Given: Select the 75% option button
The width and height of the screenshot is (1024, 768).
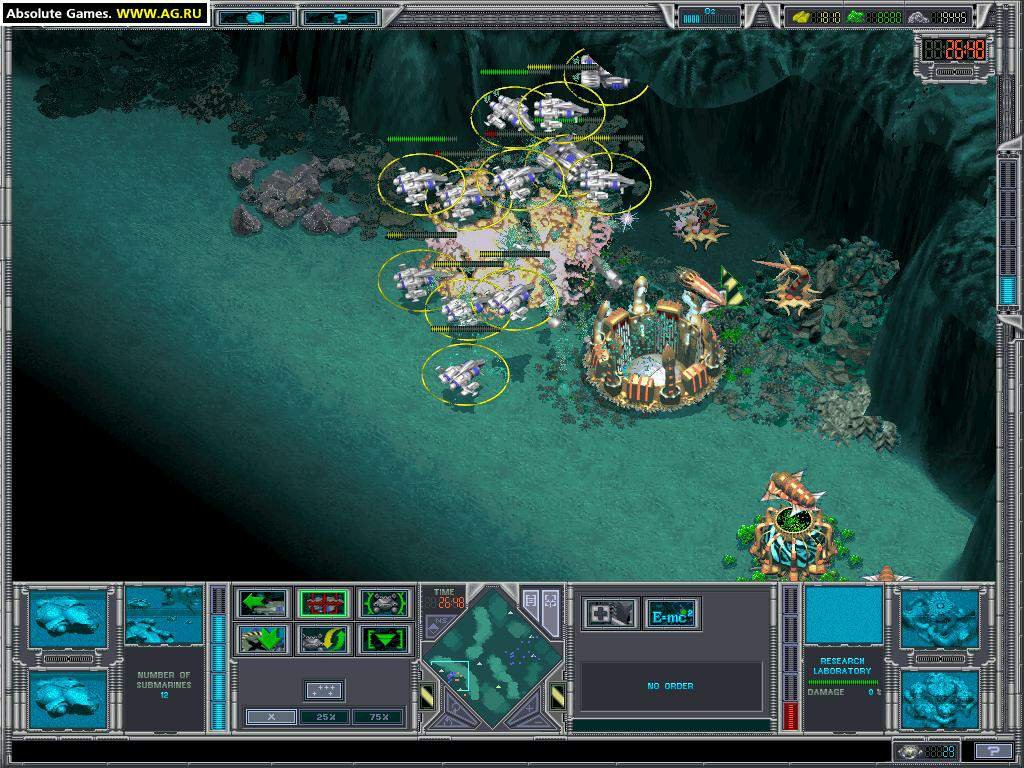Looking at the screenshot, I should (x=379, y=716).
